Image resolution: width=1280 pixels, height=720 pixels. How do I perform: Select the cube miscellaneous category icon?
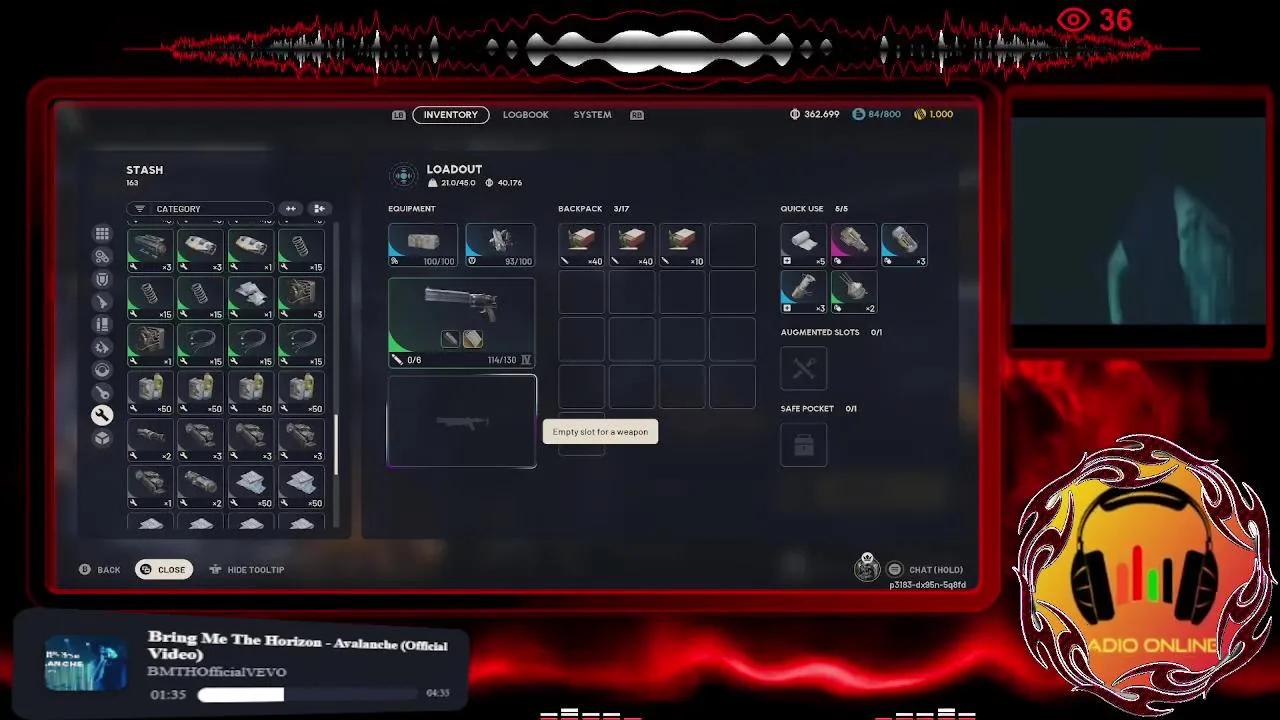pos(102,438)
